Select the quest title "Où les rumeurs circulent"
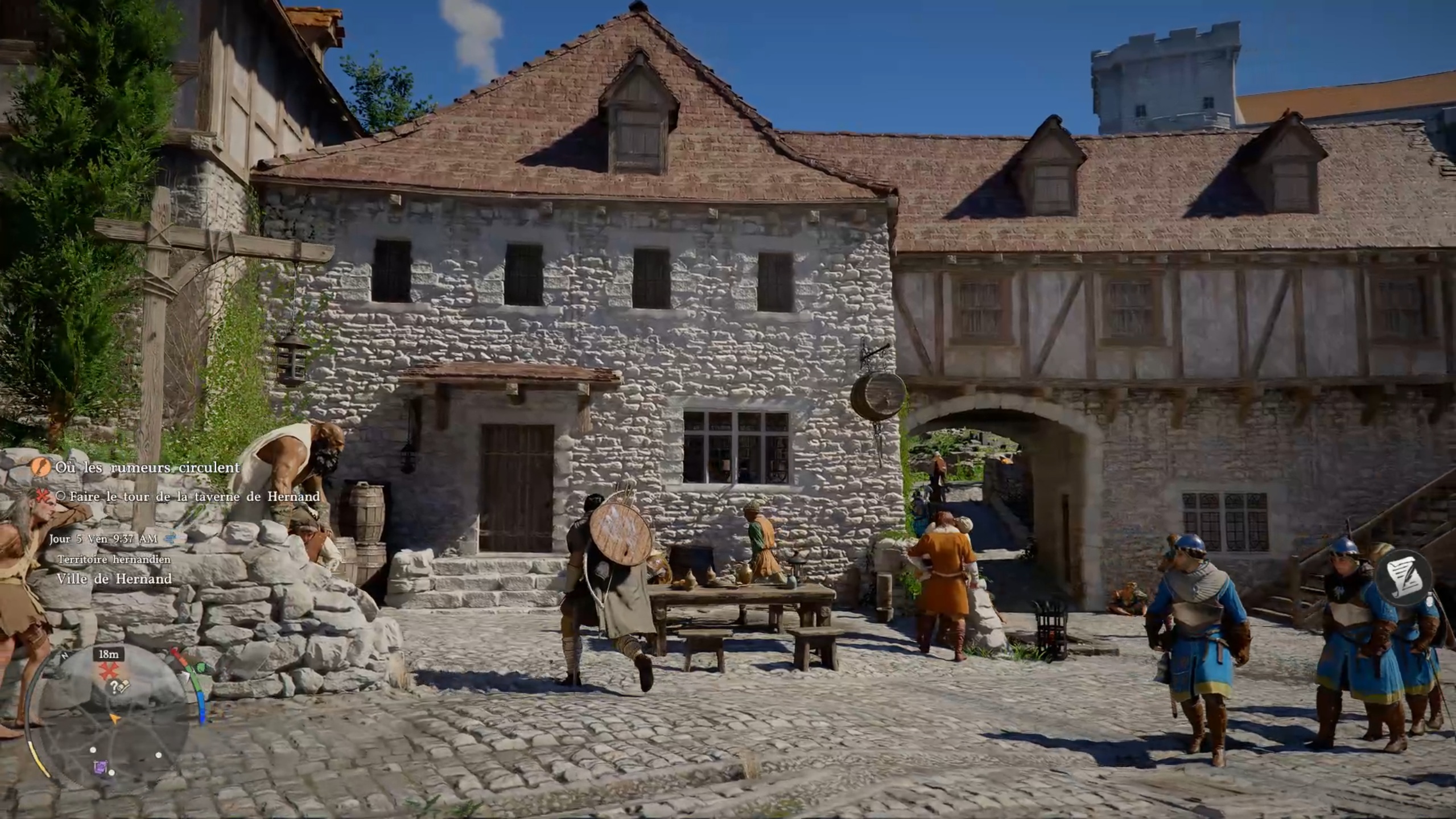 147,467
